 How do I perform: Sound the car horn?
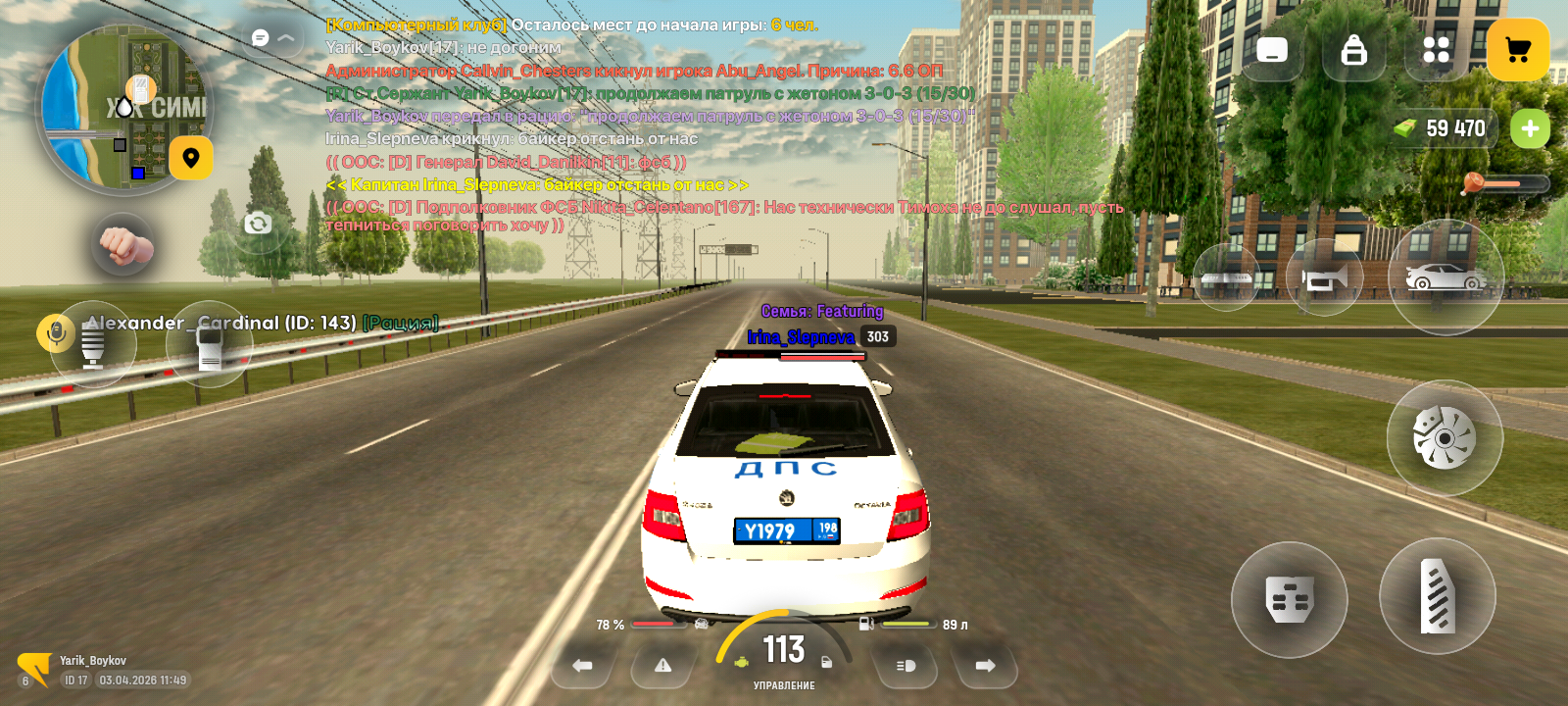[x=1324, y=279]
